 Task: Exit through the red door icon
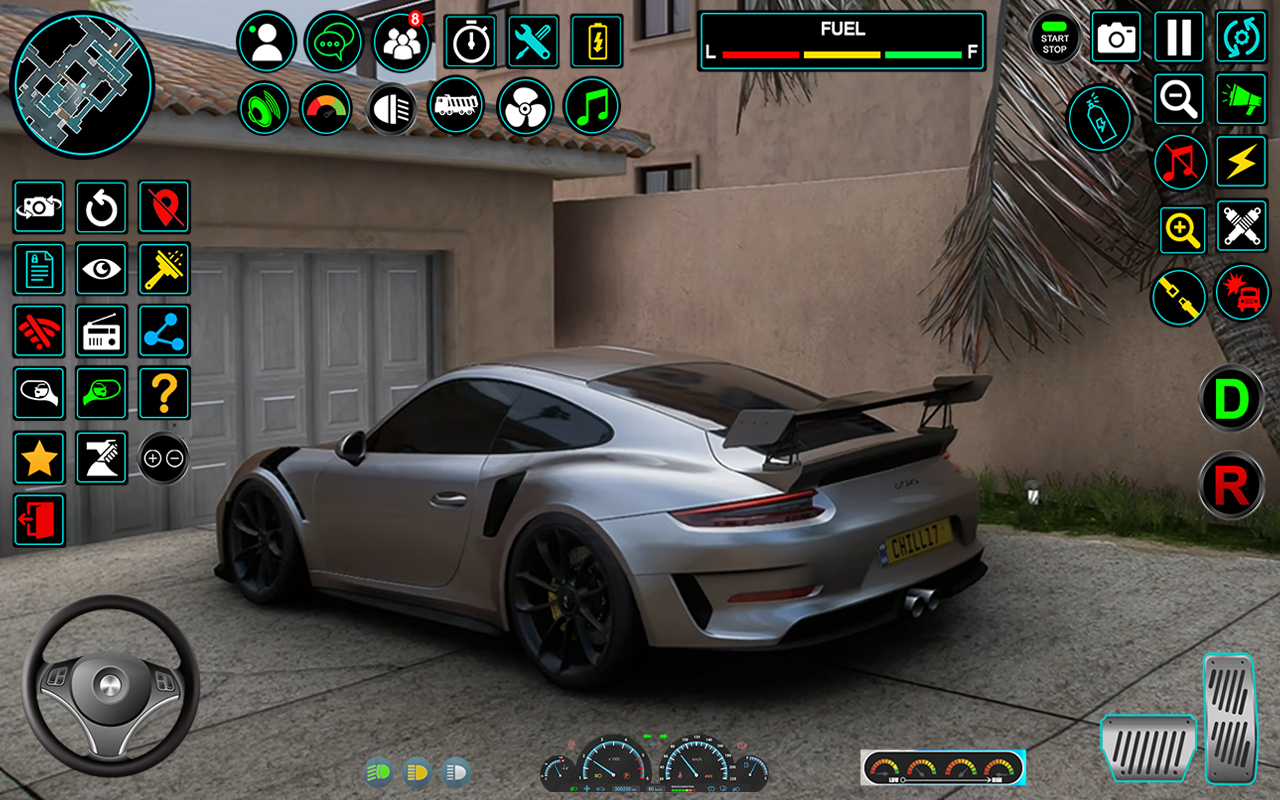click(x=39, y=520)
